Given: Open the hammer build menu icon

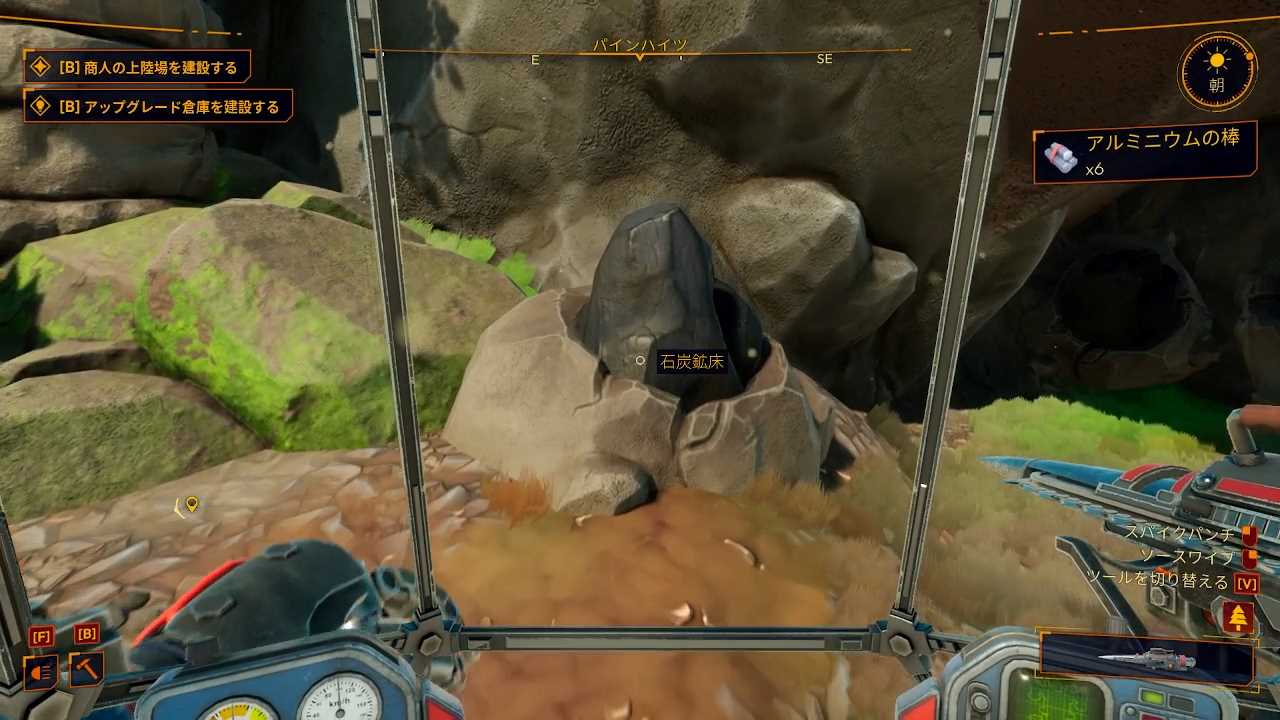Looking at the screenshot, I should 87,669.
